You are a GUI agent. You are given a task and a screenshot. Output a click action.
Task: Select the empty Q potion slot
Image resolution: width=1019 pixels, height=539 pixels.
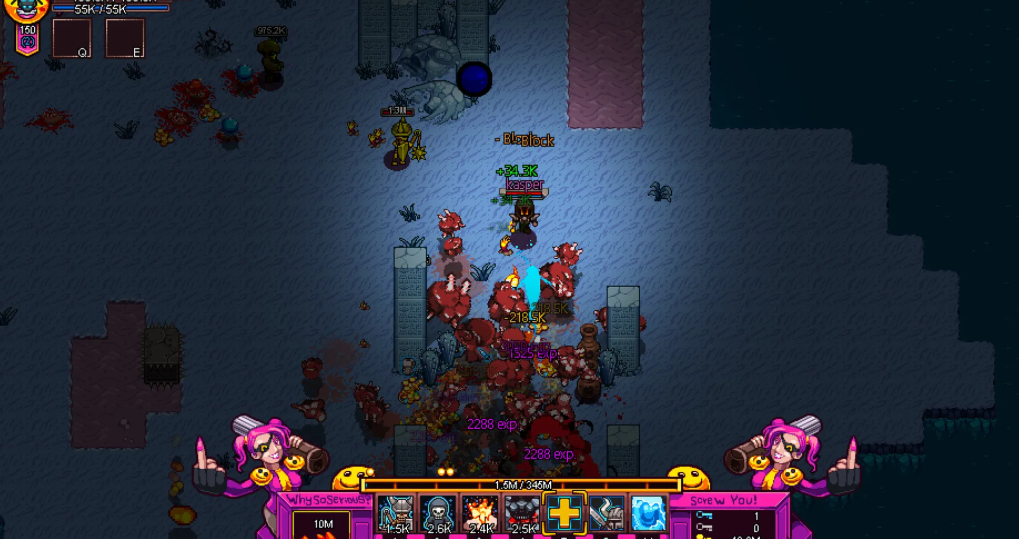click(x=71, y=38)
